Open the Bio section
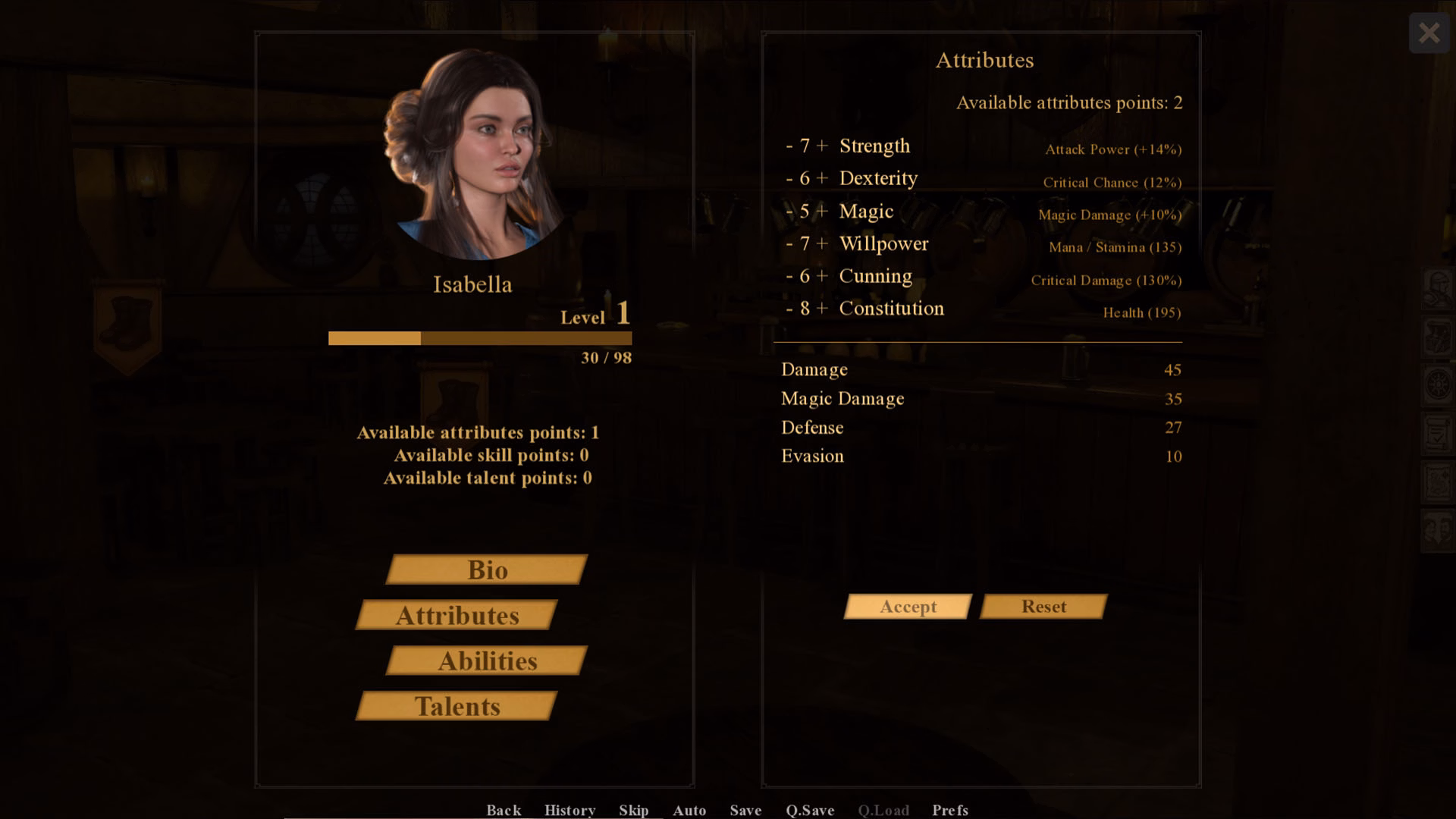Viewport: 1456px width, 819px height. (487, 570)
